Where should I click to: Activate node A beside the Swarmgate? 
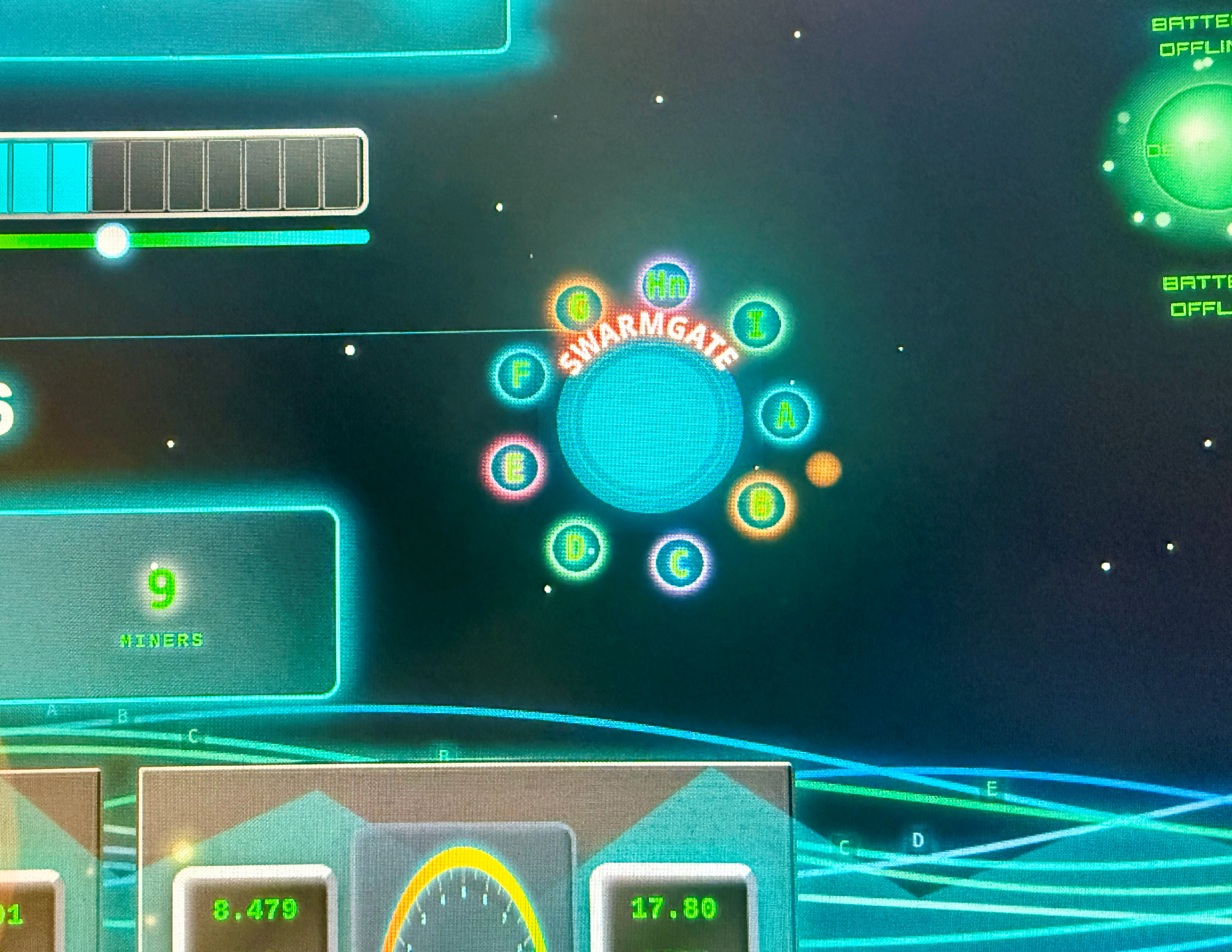[x=785, y=416]
